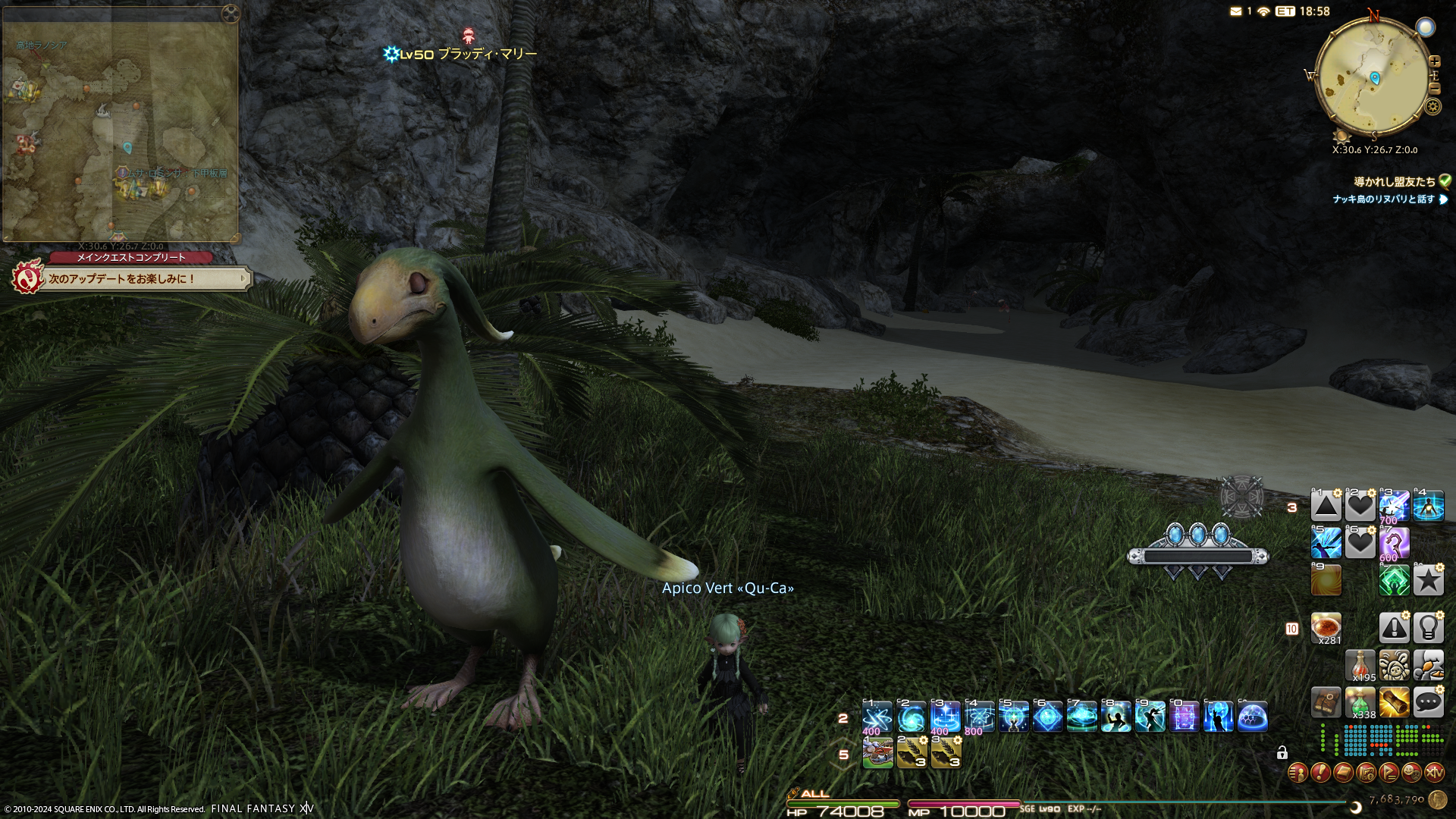Open minimap settings gear
Image resolution: width=1456 pixels, height=819 pixels.
pyautogui.click(x=1432, y=106)
